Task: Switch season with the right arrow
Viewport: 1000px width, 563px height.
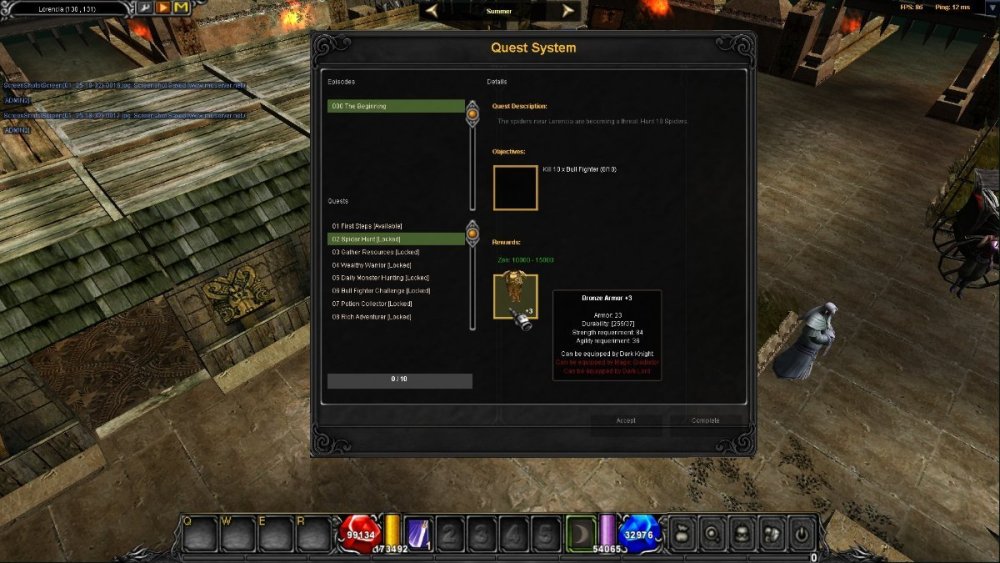Action: (x=568, y=11)
